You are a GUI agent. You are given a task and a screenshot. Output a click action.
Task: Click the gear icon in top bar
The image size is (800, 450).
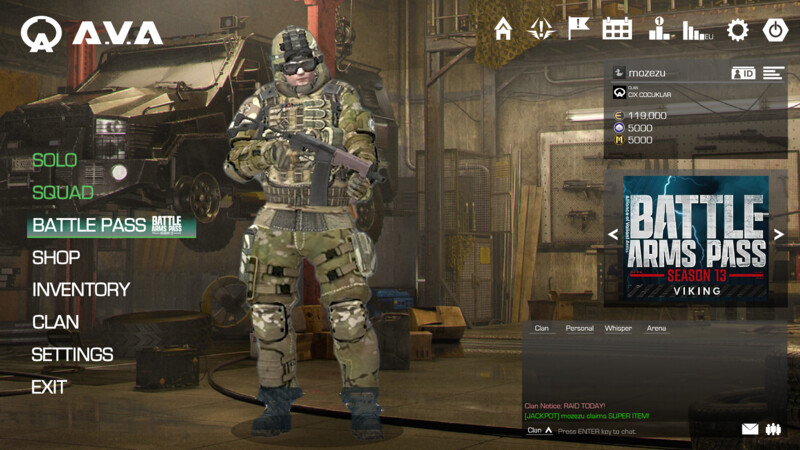point(738,30)
